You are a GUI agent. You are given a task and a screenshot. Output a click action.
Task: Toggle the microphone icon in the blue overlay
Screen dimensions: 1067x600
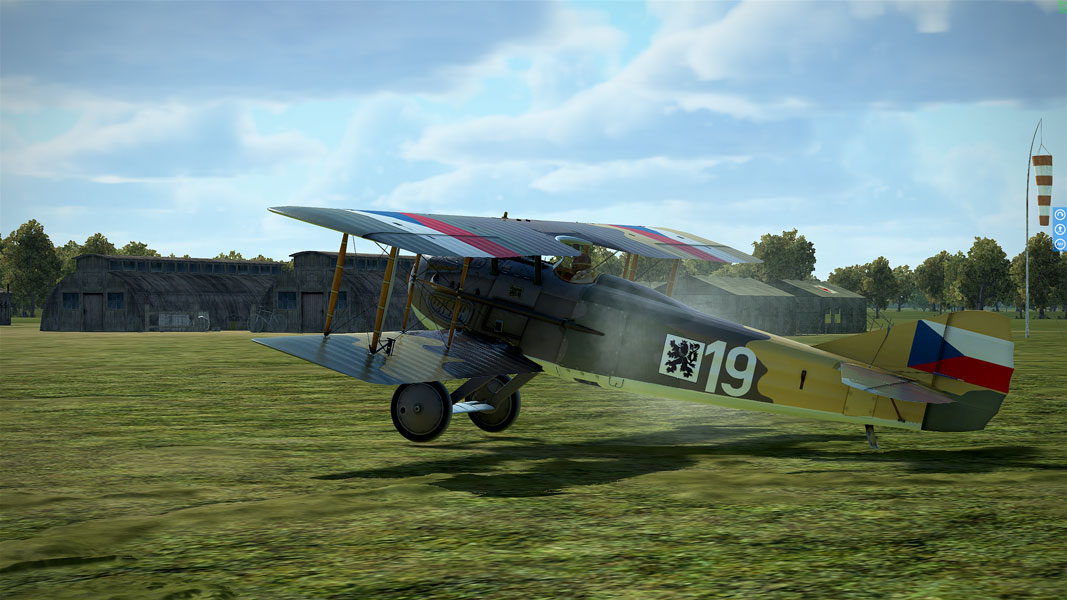point(1060,228)
